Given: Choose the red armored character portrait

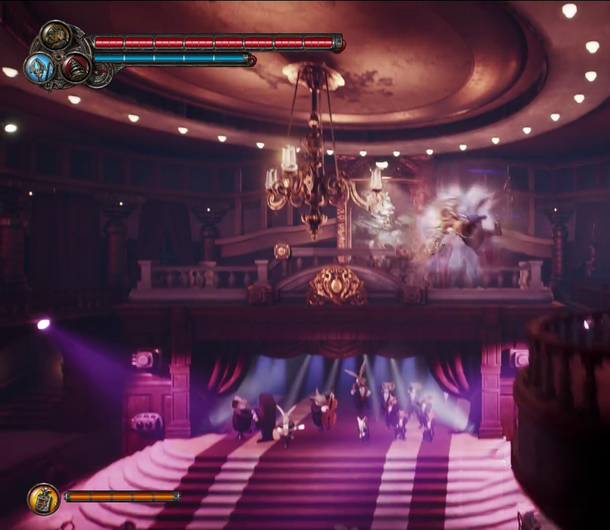Looking at the screenshot, I should pyautogui.click(x=75, y=68).
